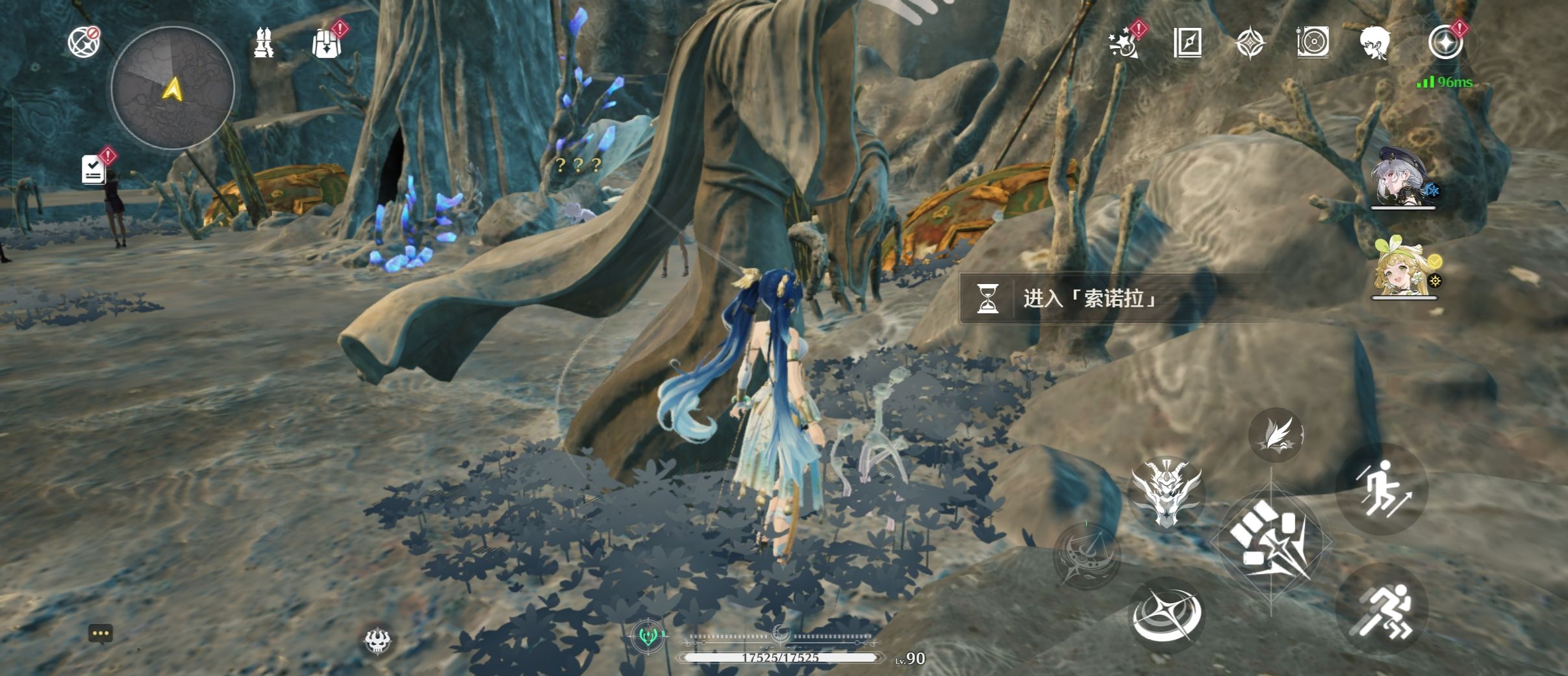Open the chat speech bubble

101,633
